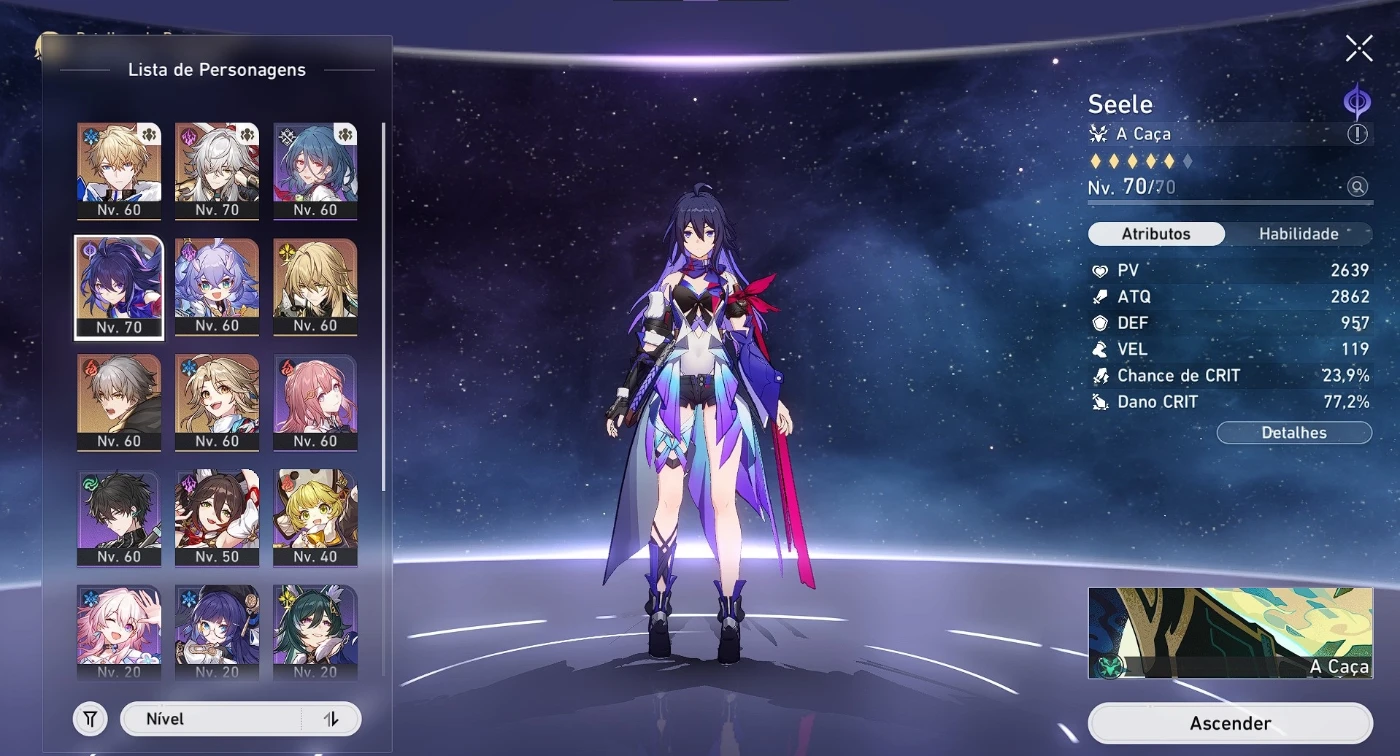1400x756 pixels.
Task: Click the purple Quantum element icon
Action: (x=1357, y=102)
